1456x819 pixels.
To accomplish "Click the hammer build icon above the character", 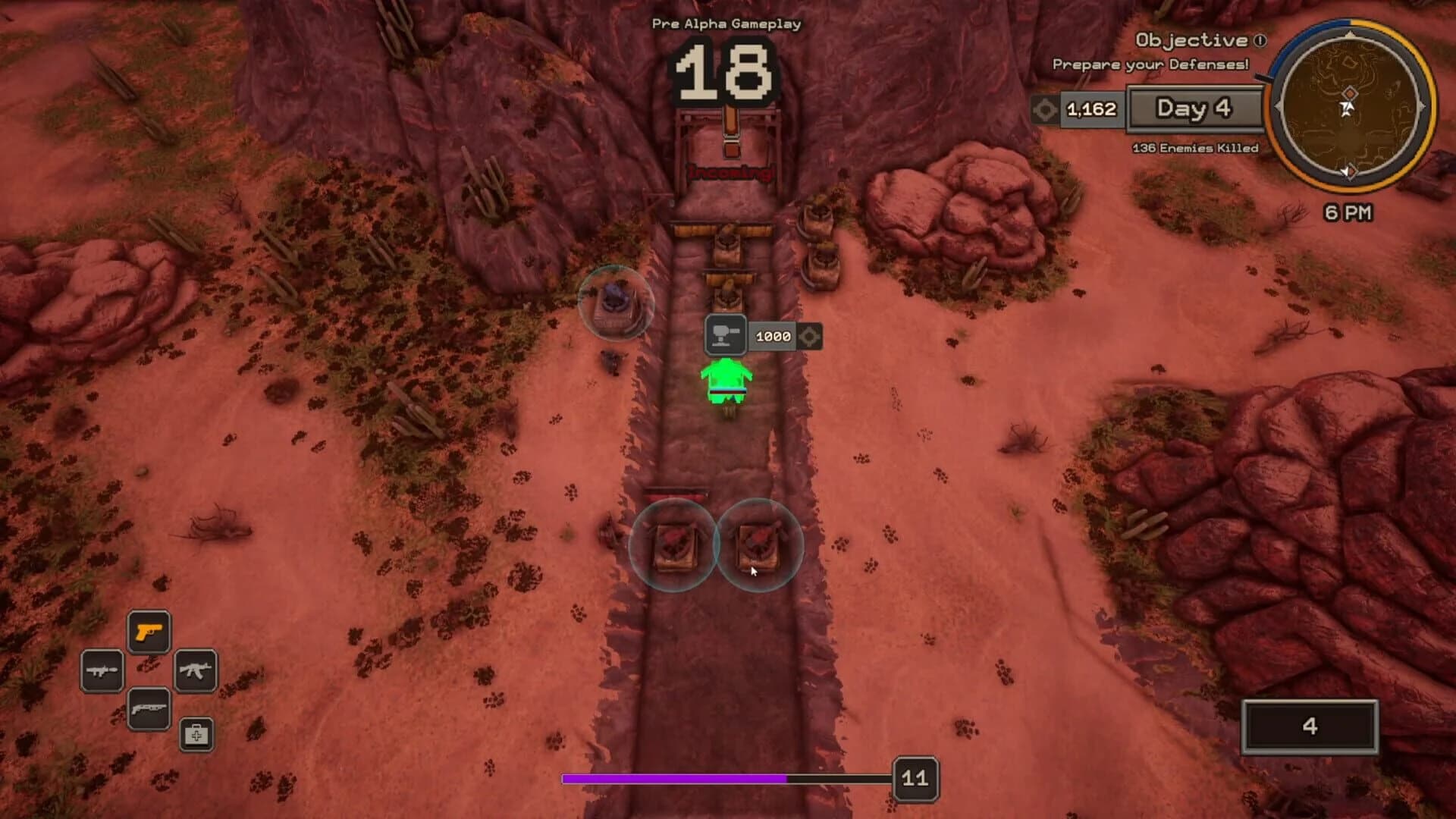I will click(x=726, y=334).
